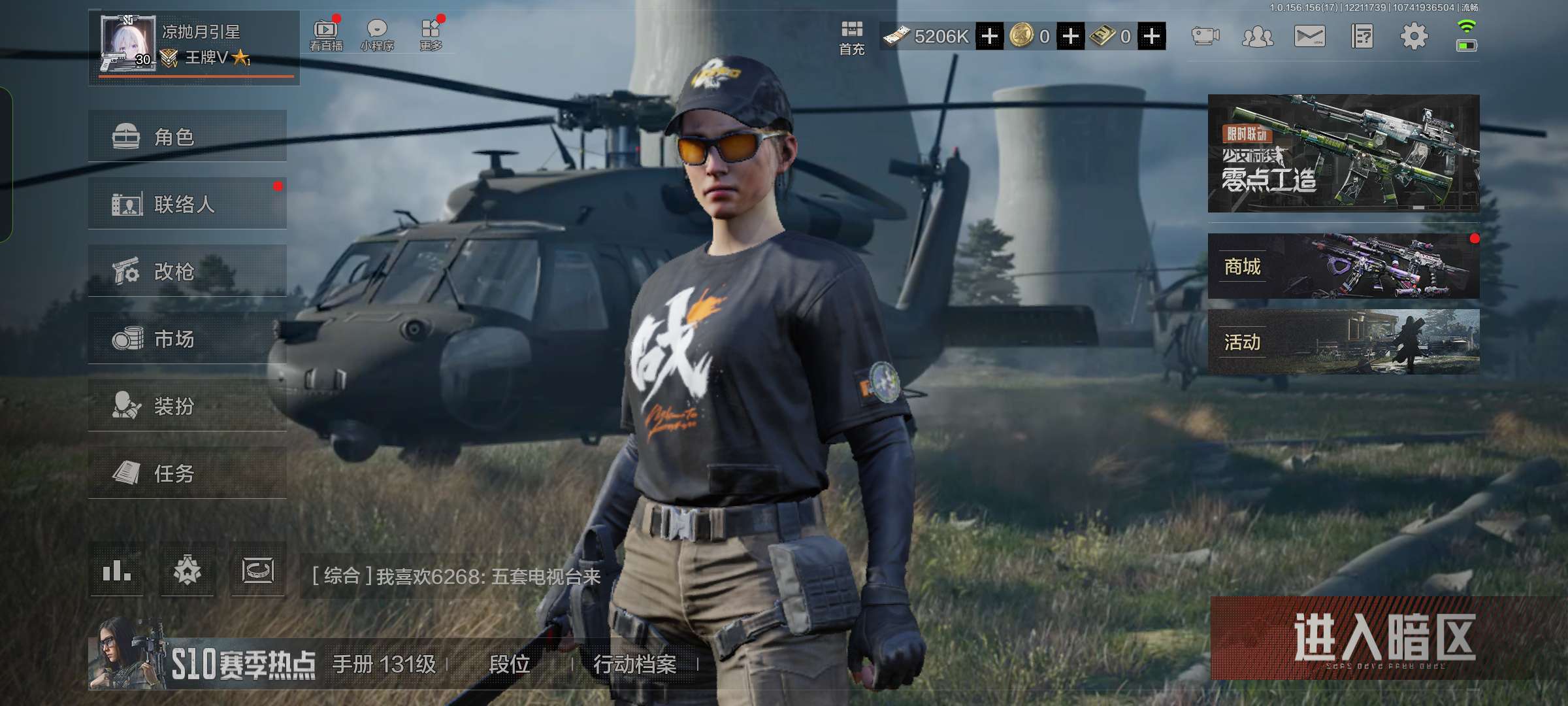Open the 市场 market menu

[187, 339]
